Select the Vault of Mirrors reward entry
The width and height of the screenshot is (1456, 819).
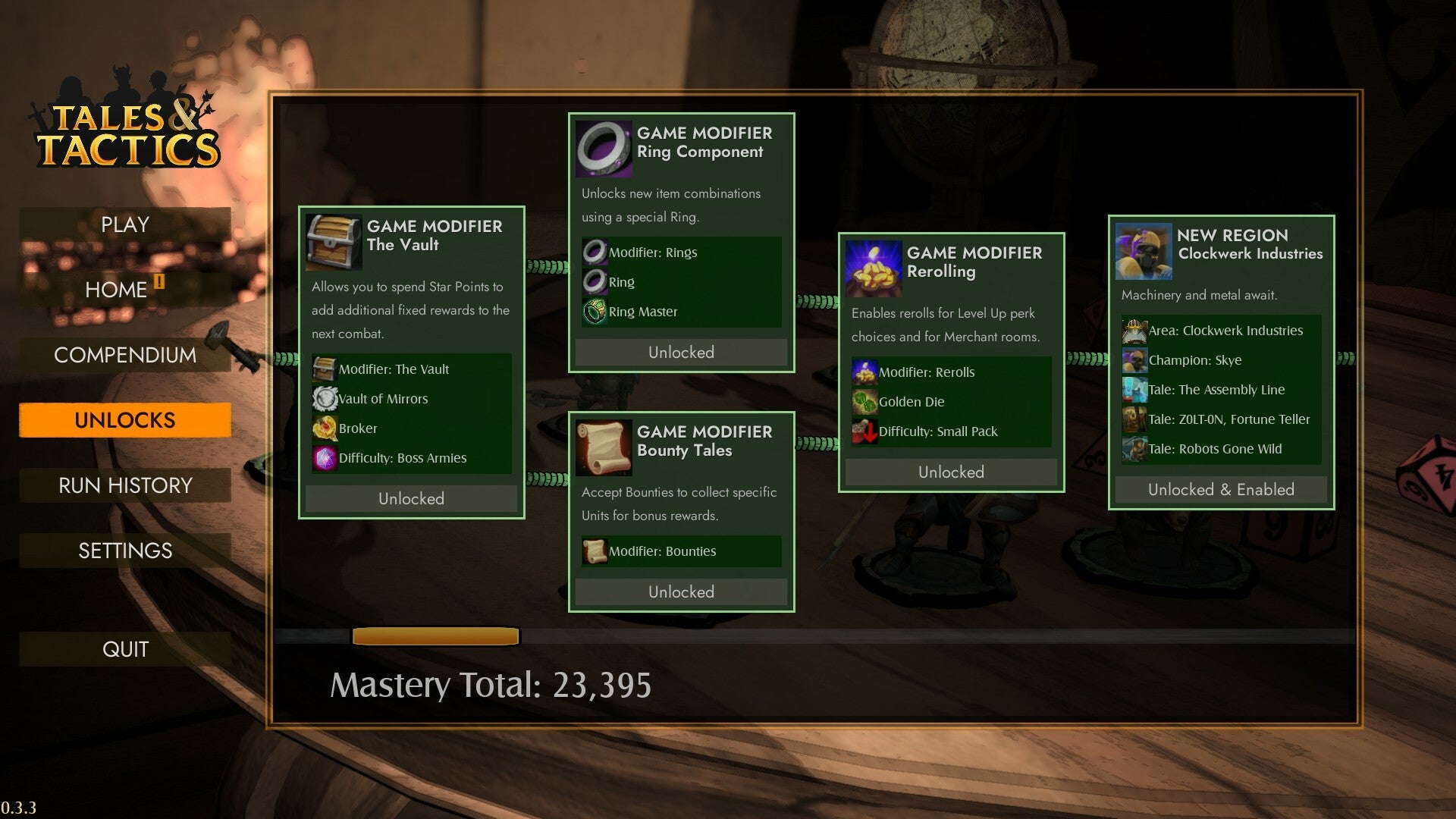pyautogui.click(x=383, y=399)
